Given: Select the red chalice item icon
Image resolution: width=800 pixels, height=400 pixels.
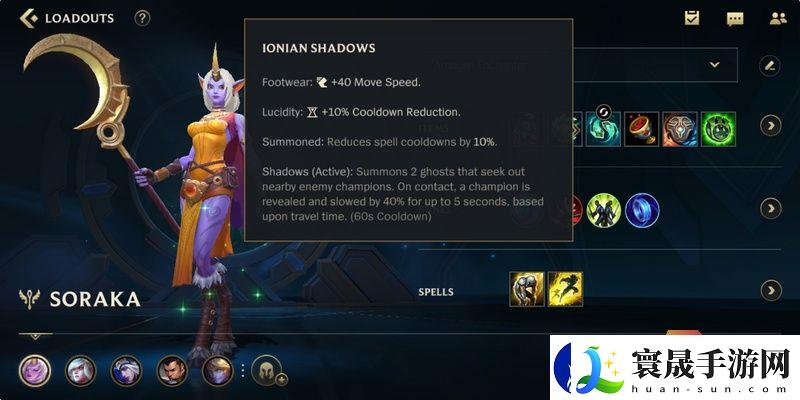Looking at the screenshot, I should (642, 129).
